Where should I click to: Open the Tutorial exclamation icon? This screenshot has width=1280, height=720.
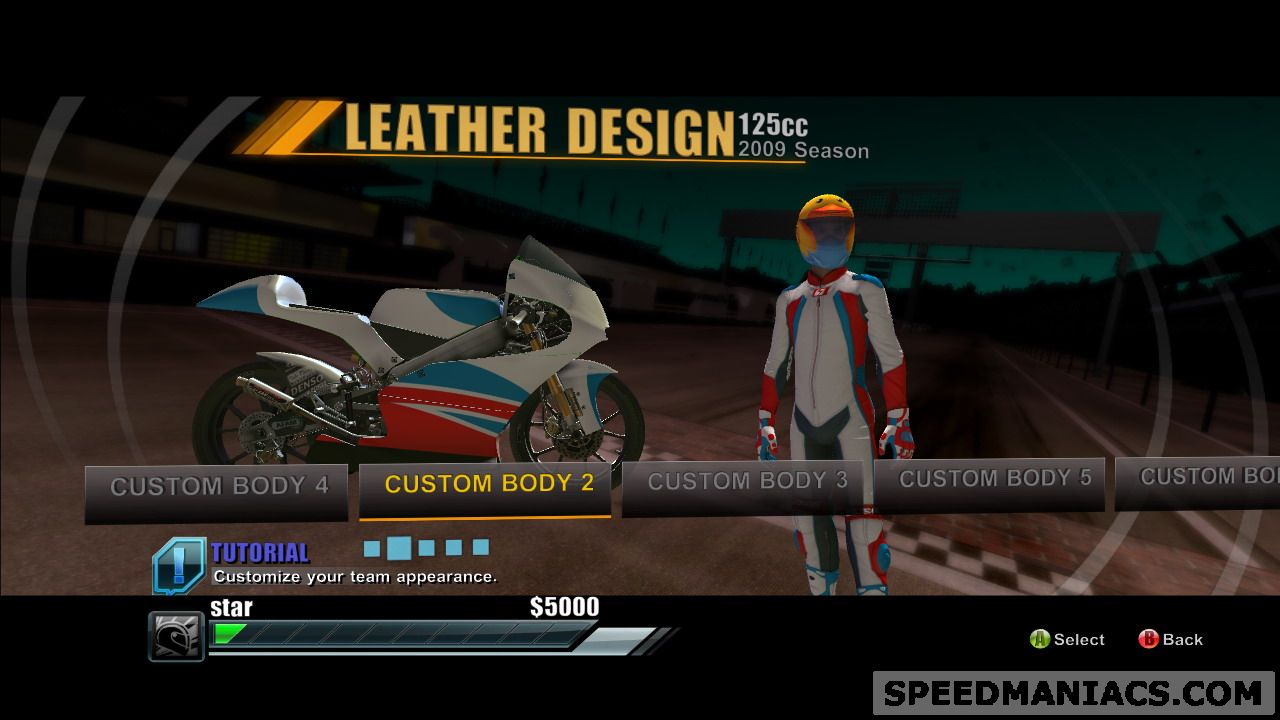[x=179, y=564]
